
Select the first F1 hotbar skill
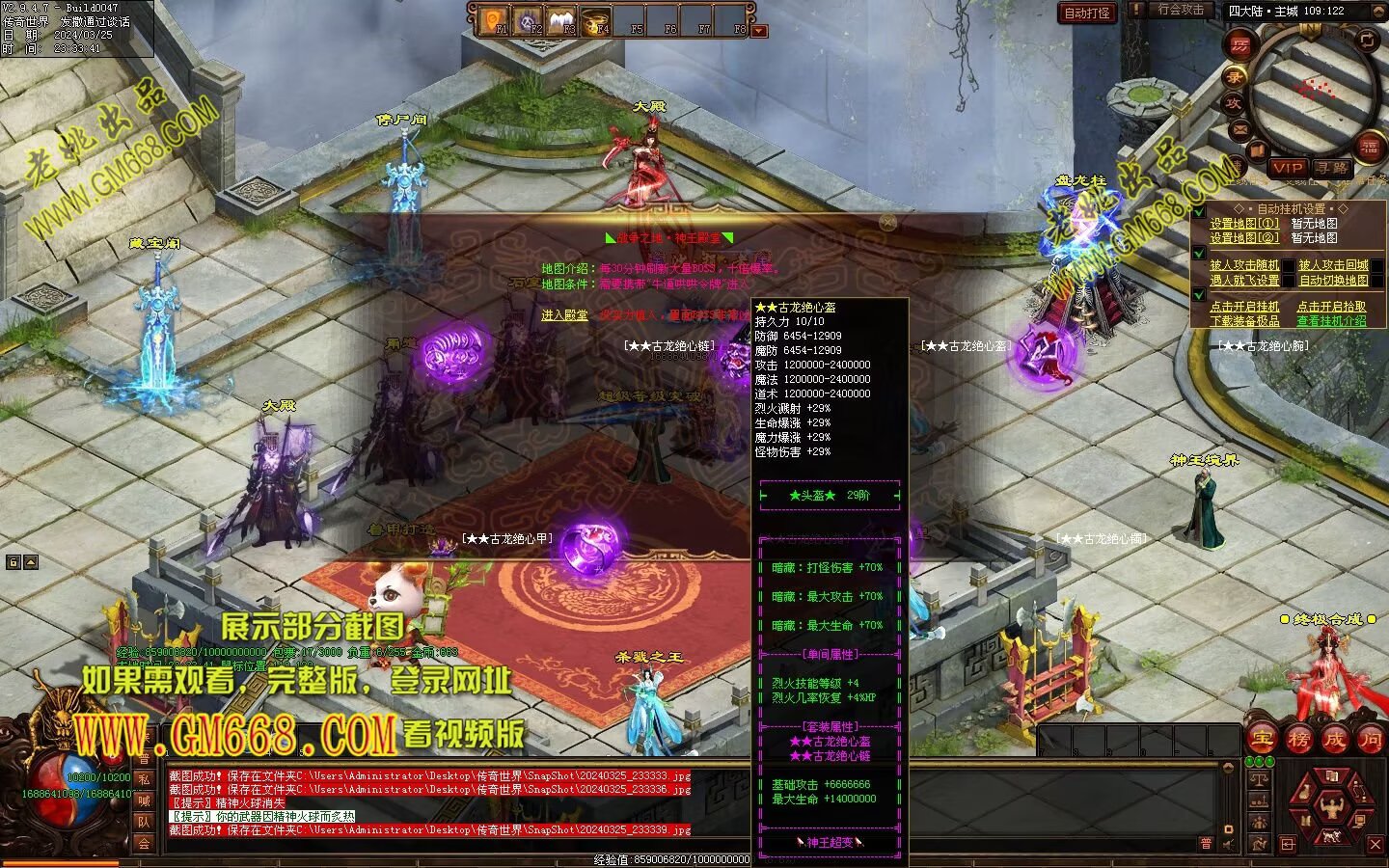coord(494,19)
